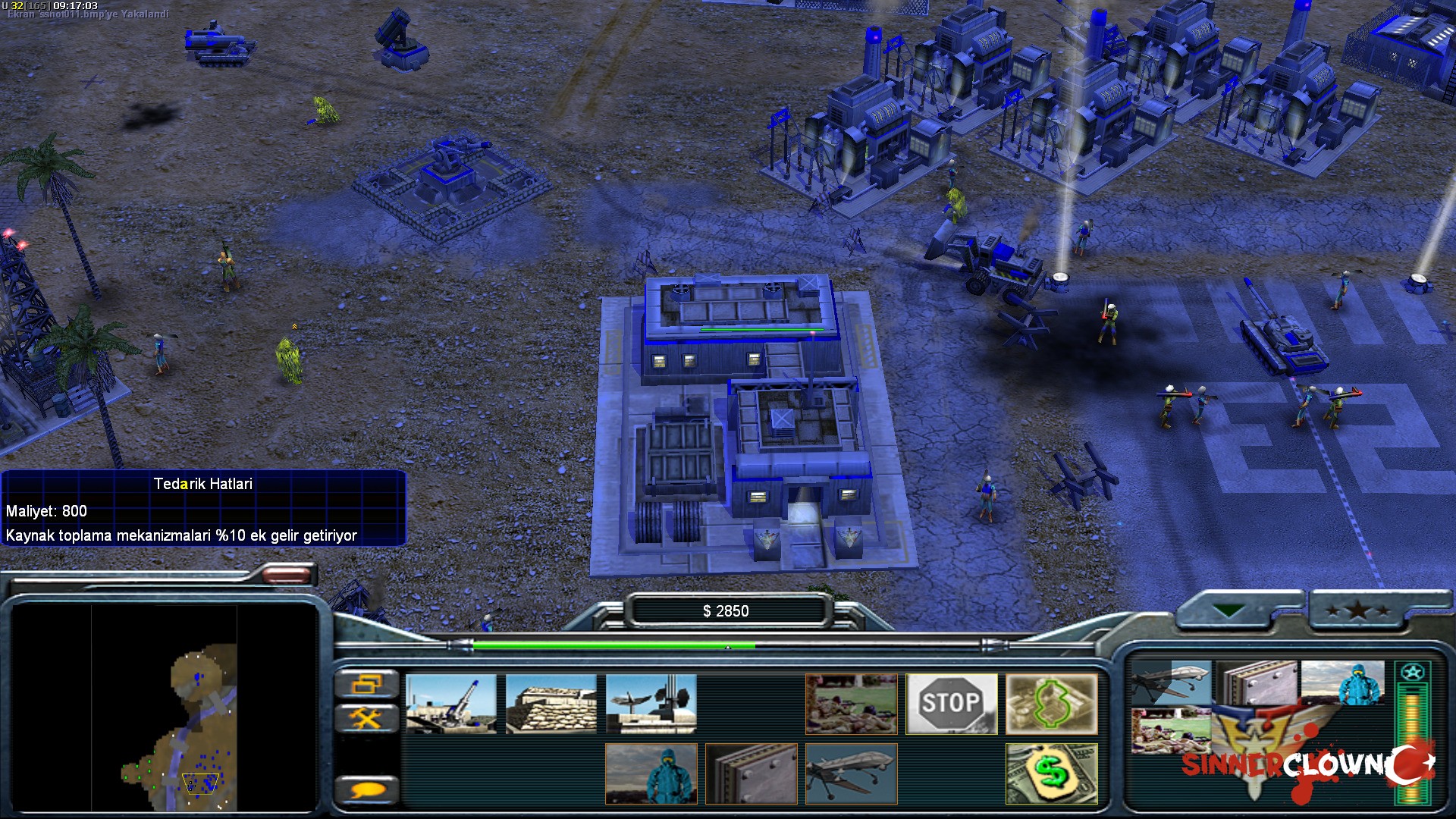Choose the Search and Destroy satellite plan

pyautogui.click(x=652, y=704)
